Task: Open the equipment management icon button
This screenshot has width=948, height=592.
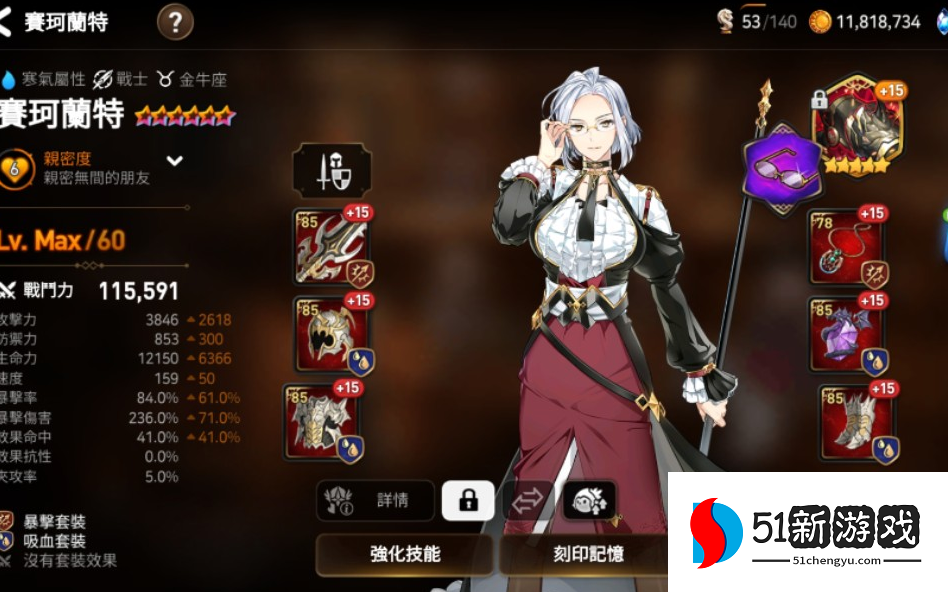Action: click(332, 172)
